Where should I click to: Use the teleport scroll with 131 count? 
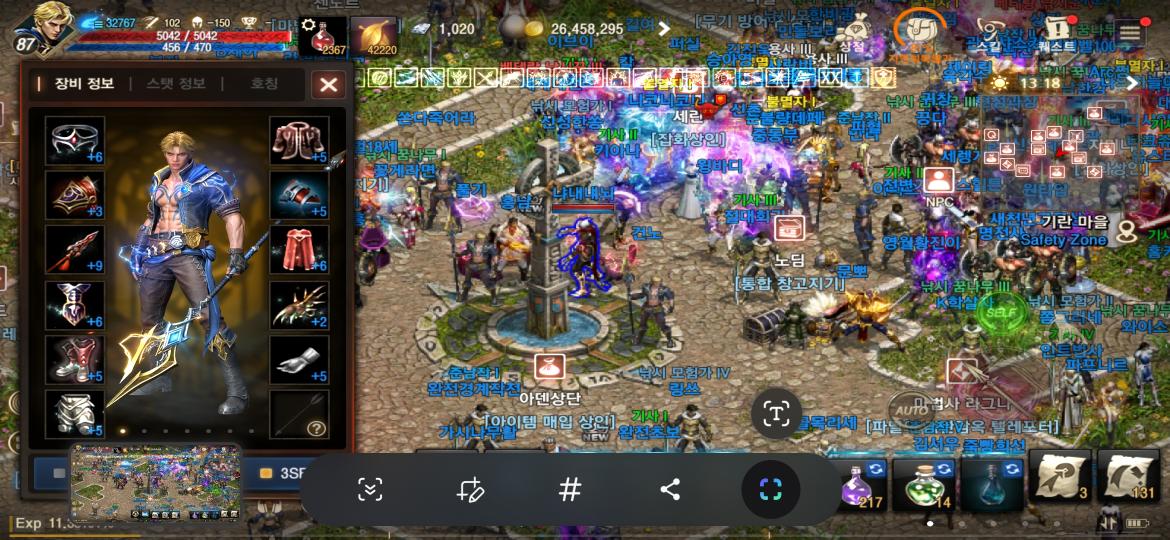[x=1129, y=477]
